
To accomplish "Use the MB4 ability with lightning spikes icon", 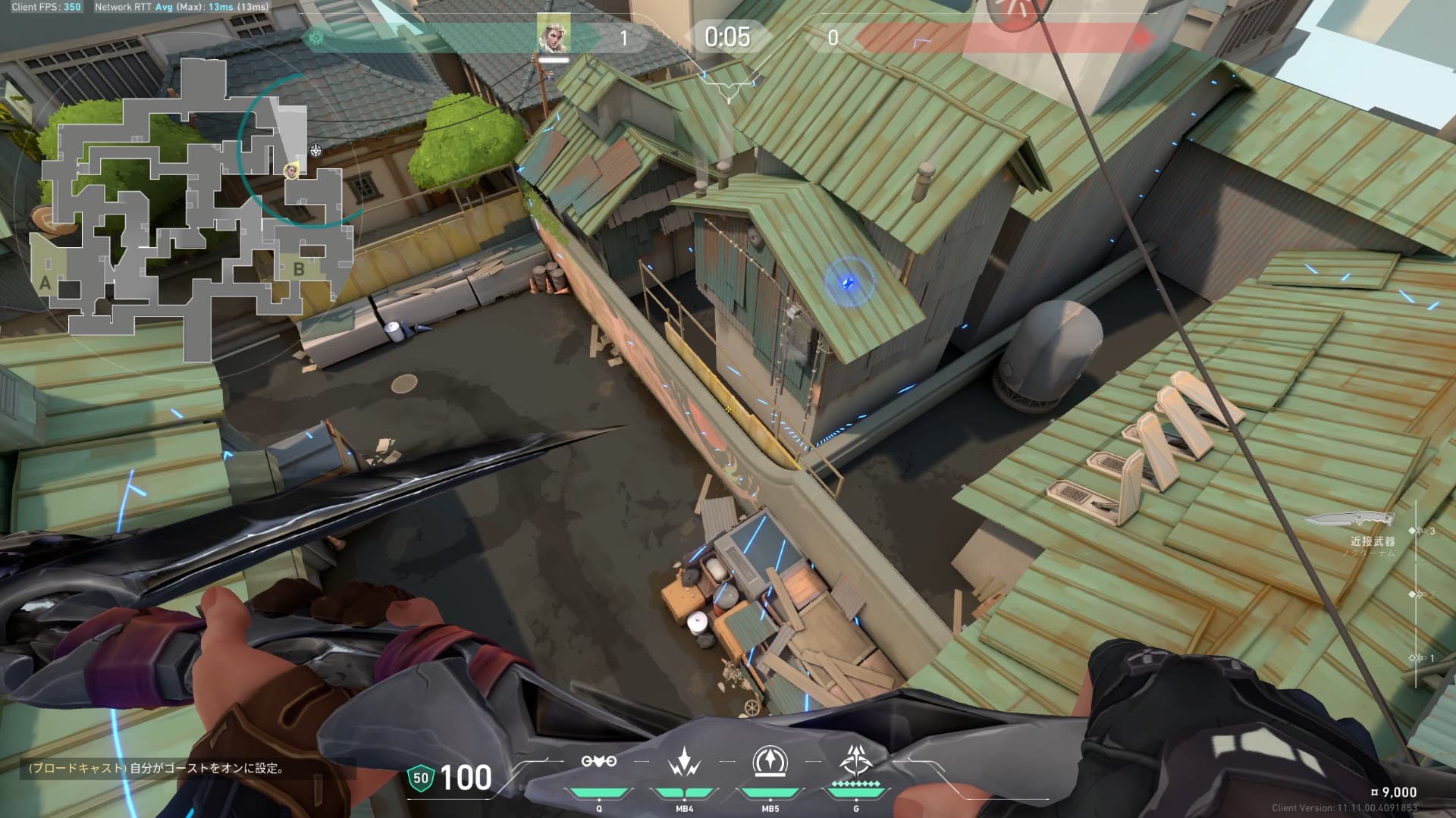I will coord(684,761).
